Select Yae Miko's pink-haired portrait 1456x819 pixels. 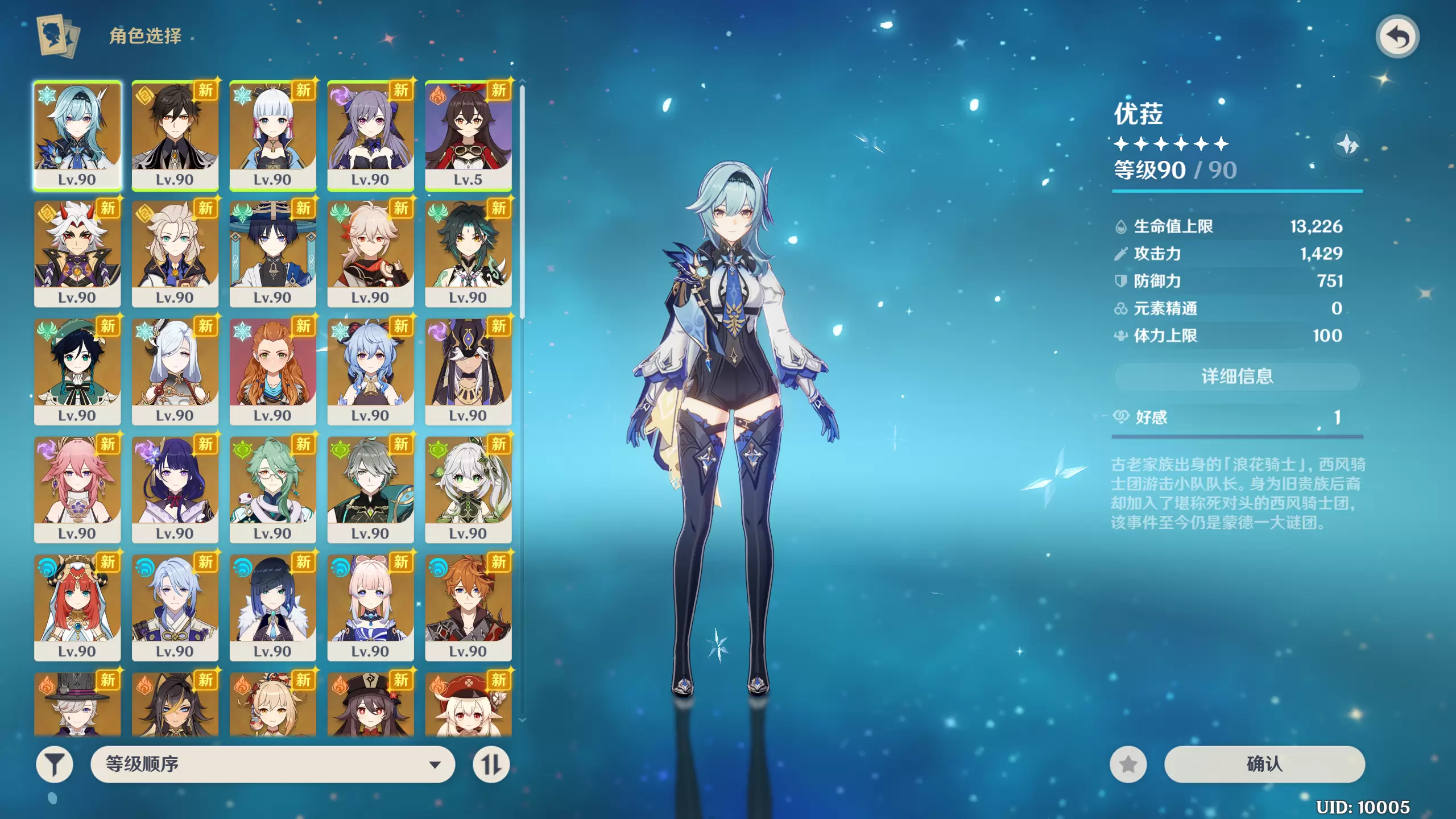[77, 489]
